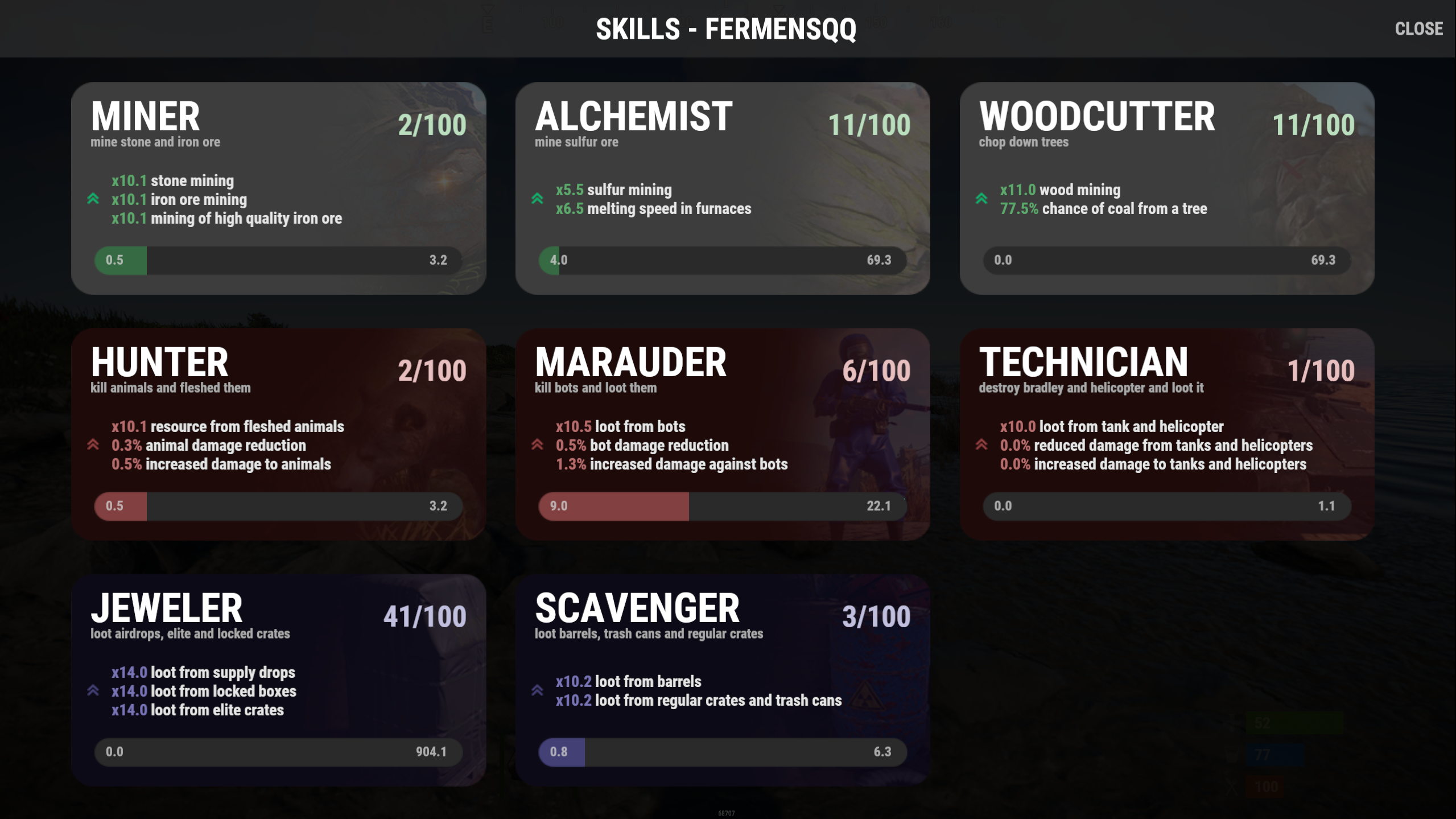Image resolution: width=1456 pixels, height=819 pixels.
Task: Click the Marauder upgrade arrow icon
Action: point(537,445)
